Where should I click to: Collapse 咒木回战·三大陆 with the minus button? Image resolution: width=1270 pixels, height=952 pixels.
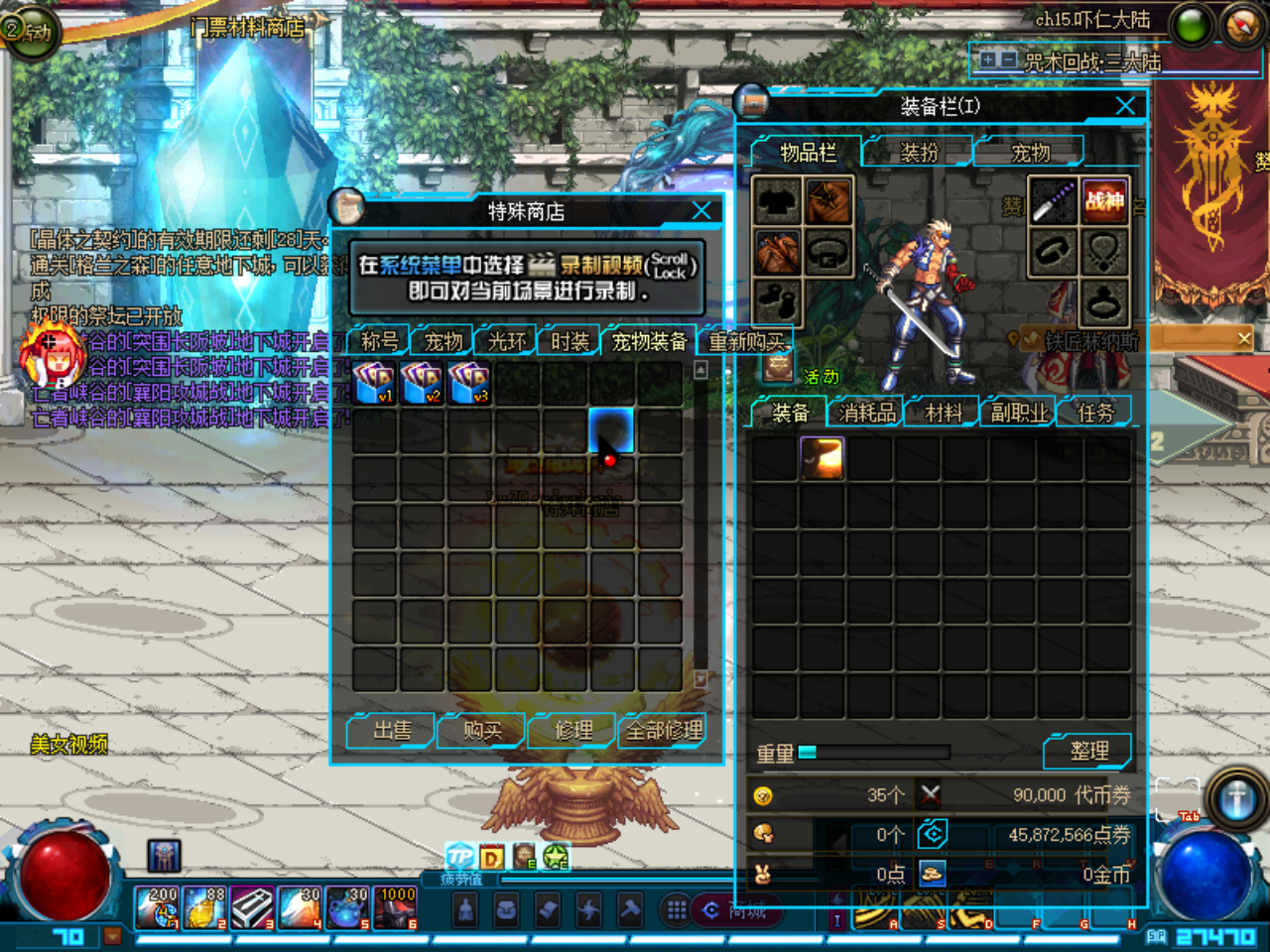1008,59
